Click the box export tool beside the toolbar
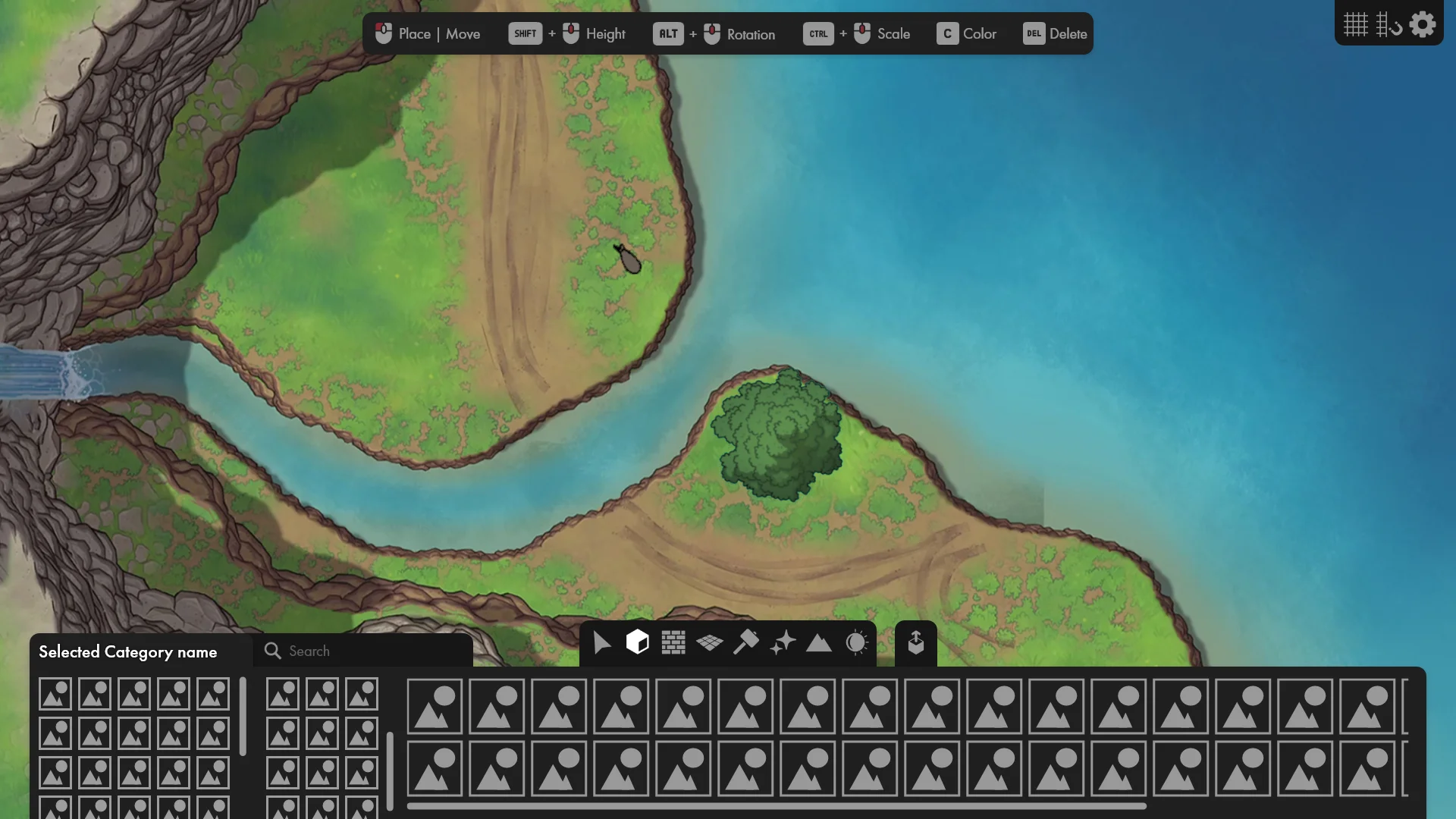 pos(915,643)
